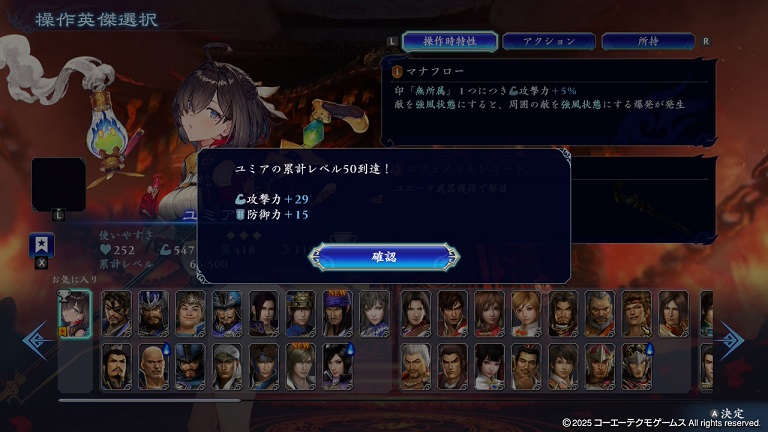Viewport: 768px width, 432px height.
Task: Select the orange-haired girl portrait
Action: click(526, 313)
